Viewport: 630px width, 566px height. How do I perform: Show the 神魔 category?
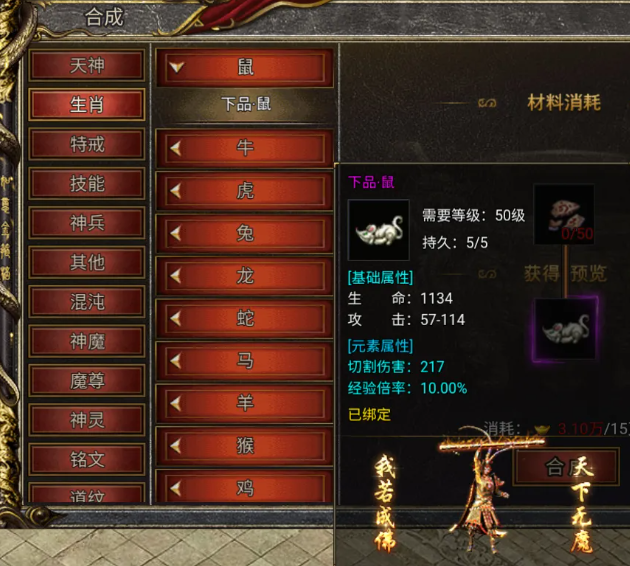pos(87,341)
